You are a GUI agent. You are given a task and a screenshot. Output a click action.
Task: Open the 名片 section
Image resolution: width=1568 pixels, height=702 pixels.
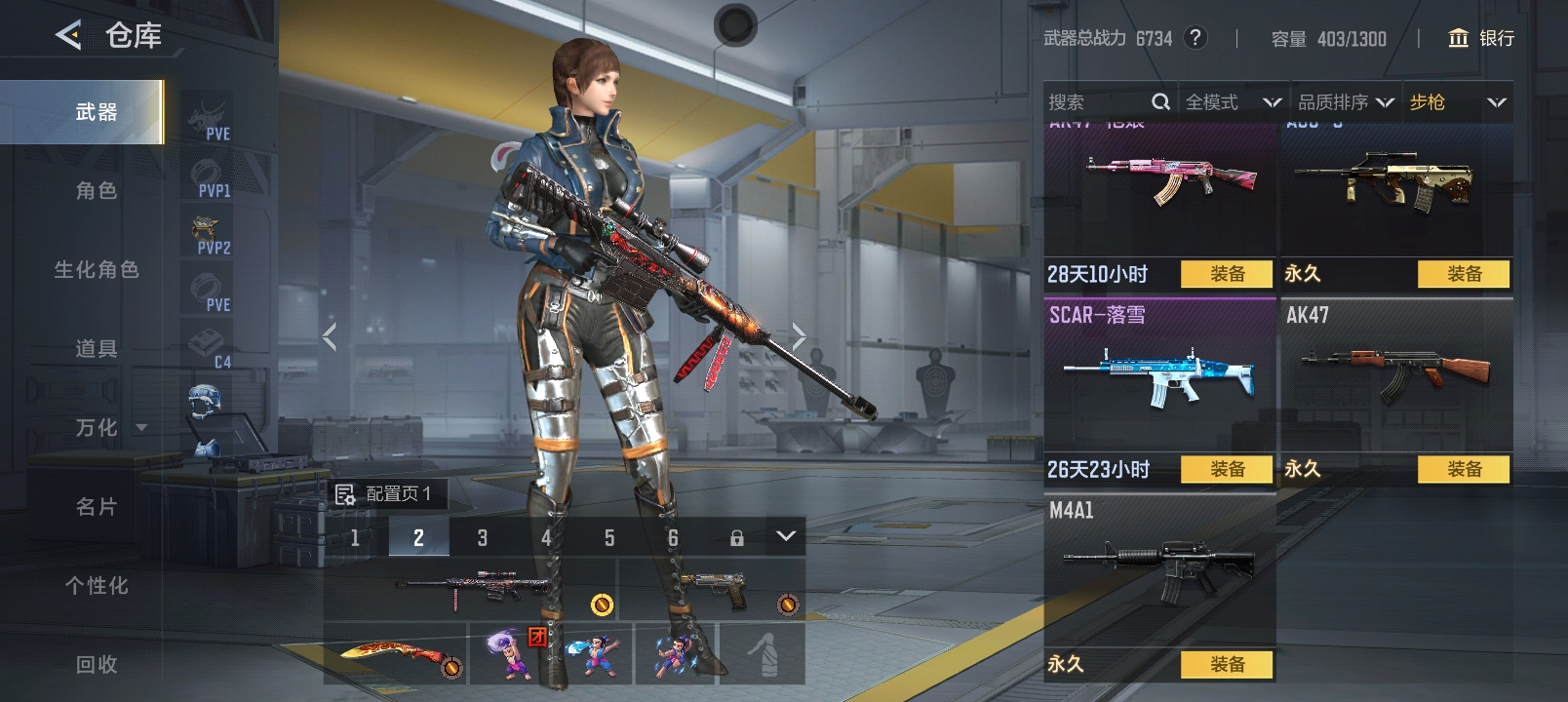[x=96, y=507]
